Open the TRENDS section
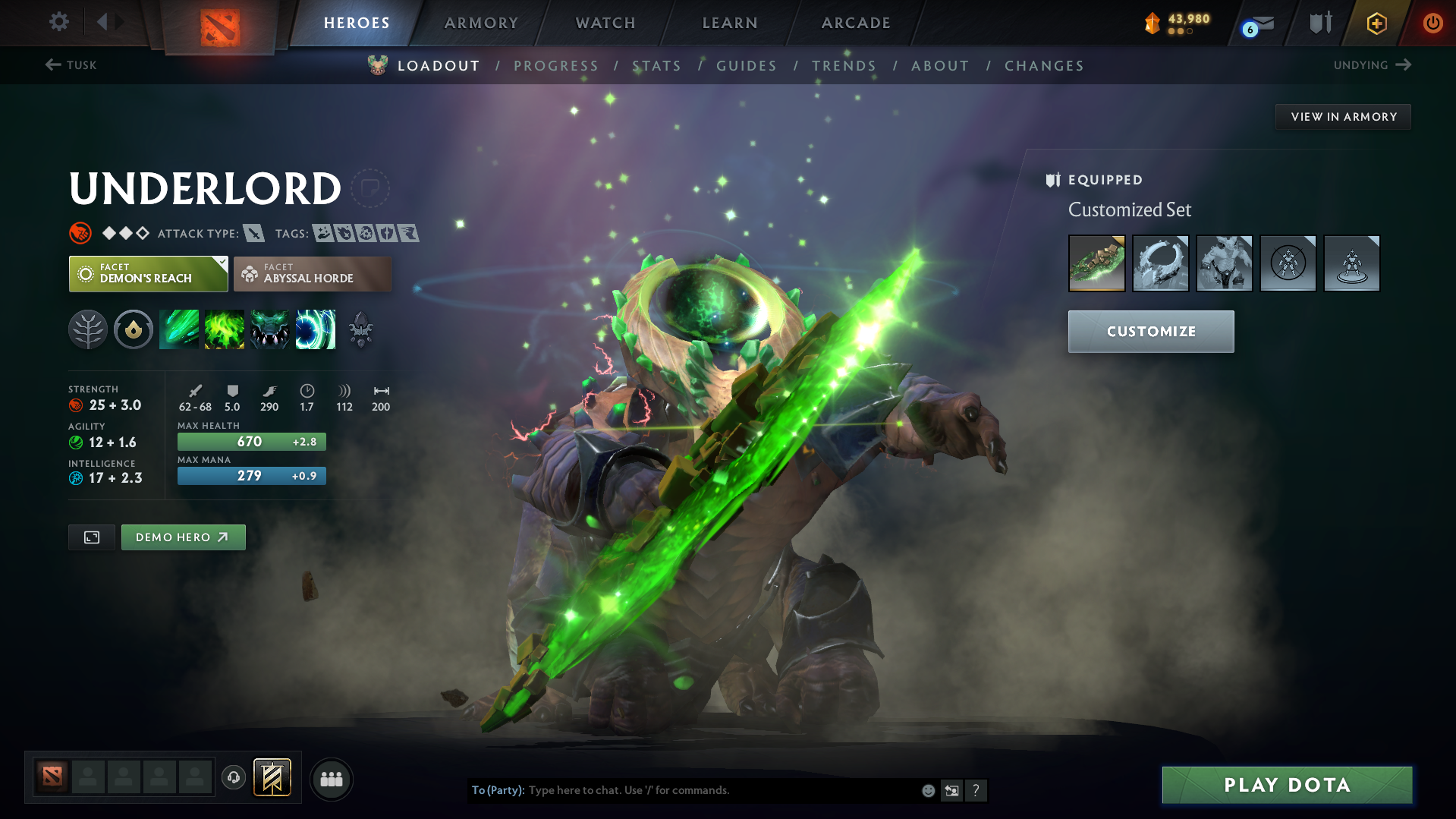 844,66
